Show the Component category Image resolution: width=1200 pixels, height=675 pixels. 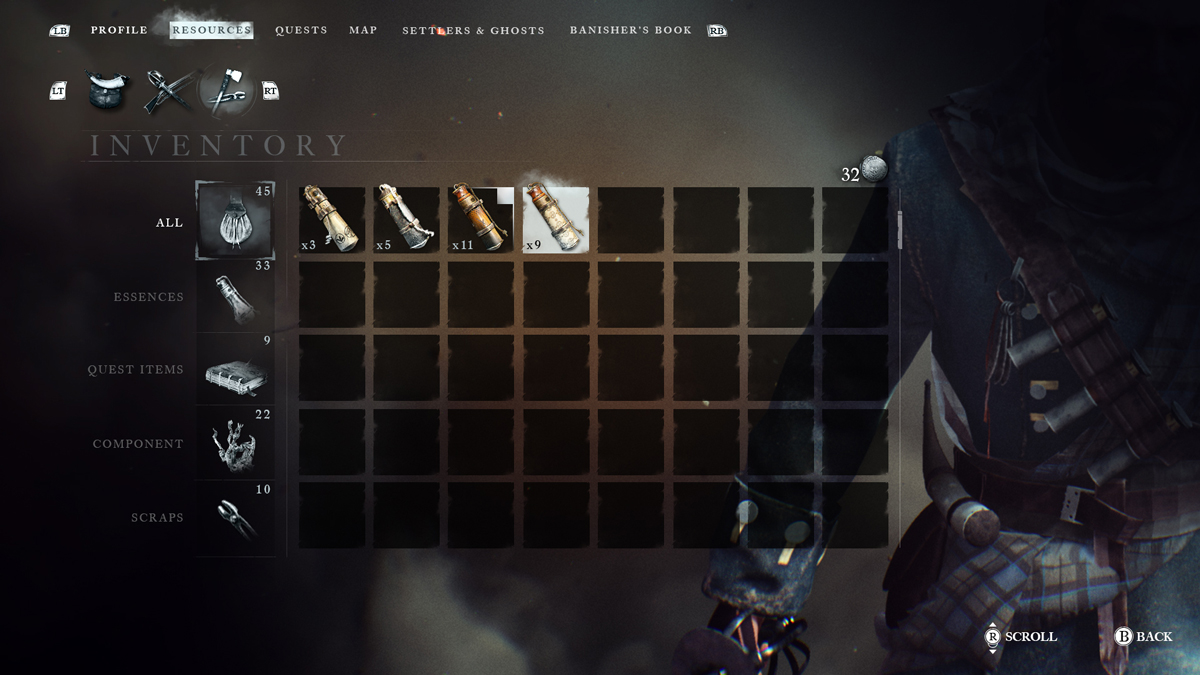[234, 443]
